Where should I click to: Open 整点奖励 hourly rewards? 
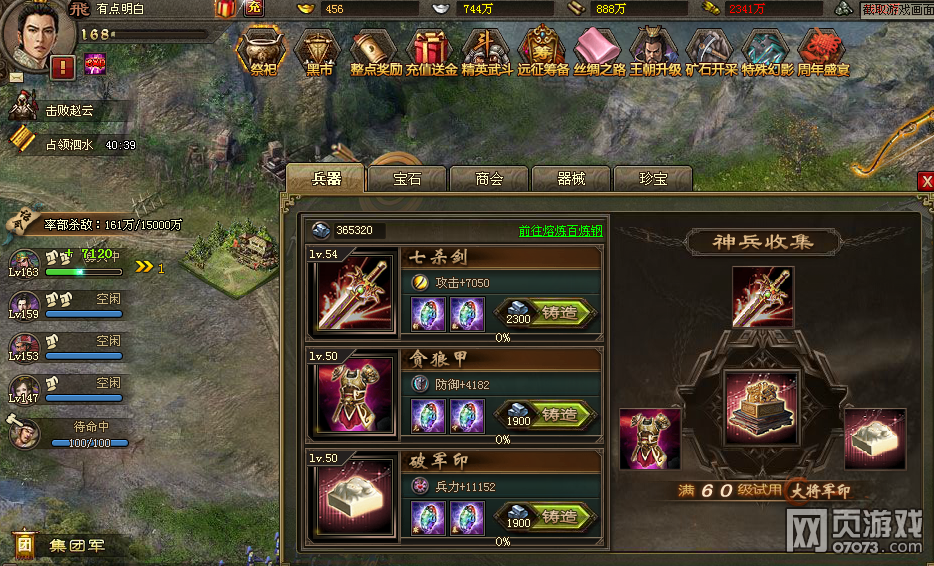tap(376, 51)
